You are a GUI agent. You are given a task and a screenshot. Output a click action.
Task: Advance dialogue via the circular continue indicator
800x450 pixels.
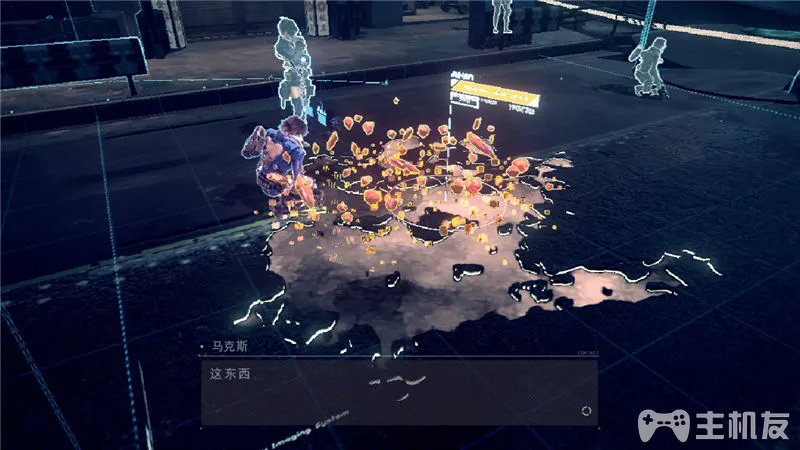tap(586, 410)
